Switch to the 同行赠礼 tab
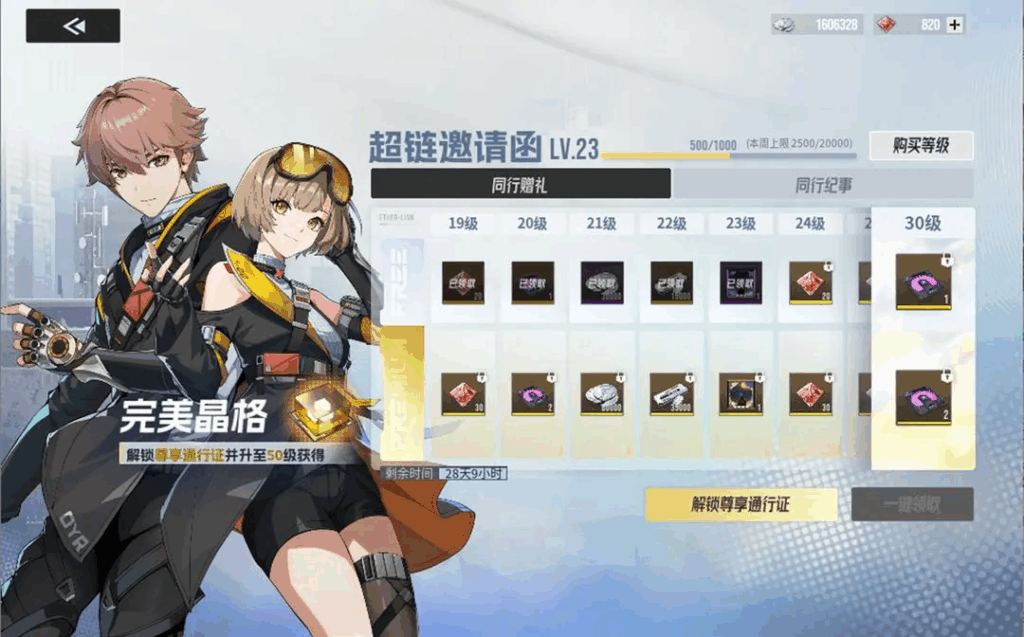This screenshot has height=637, width=1024. click(x=520, y=184)
